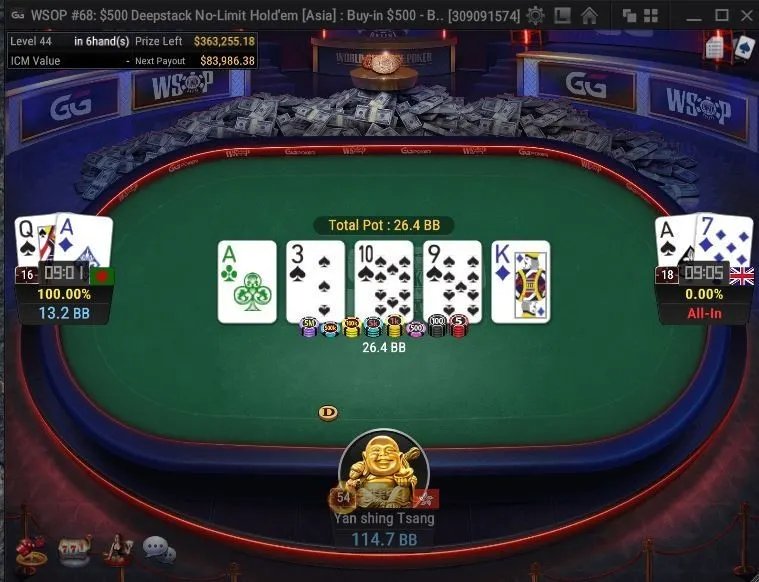This screenshot has height=582, width=759.
Task: Cascade tables with the overlapping squares icon
Action: 630,15
